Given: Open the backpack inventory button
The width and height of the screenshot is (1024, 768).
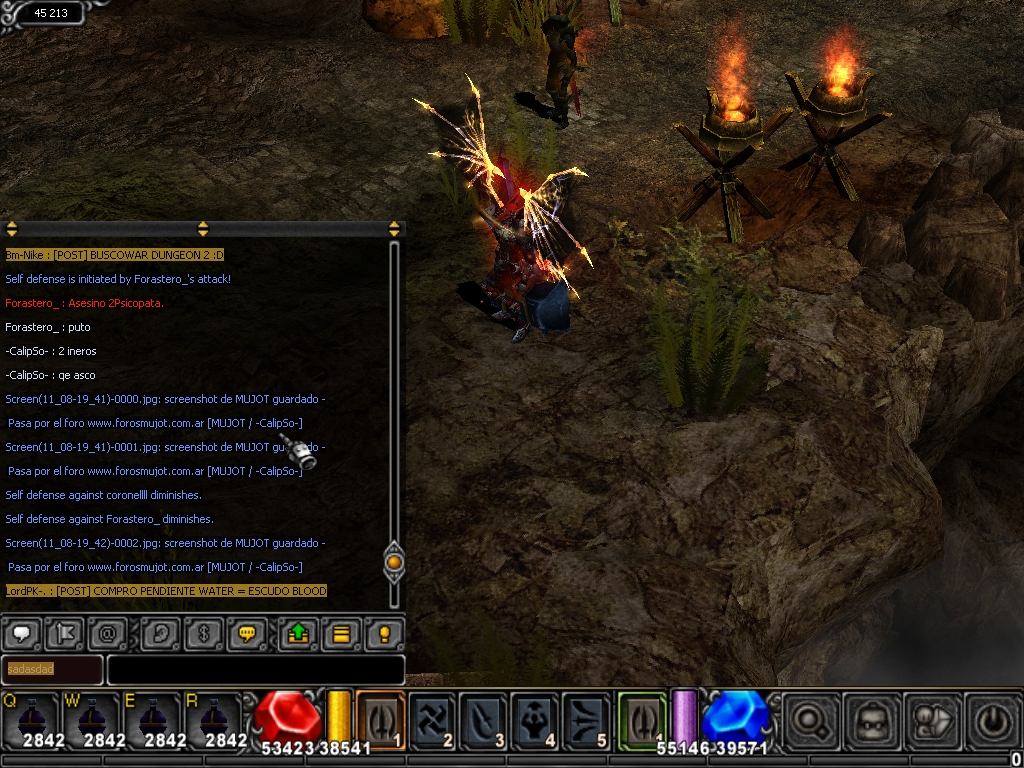Looking at the screenshot, I should coord(869,719).
